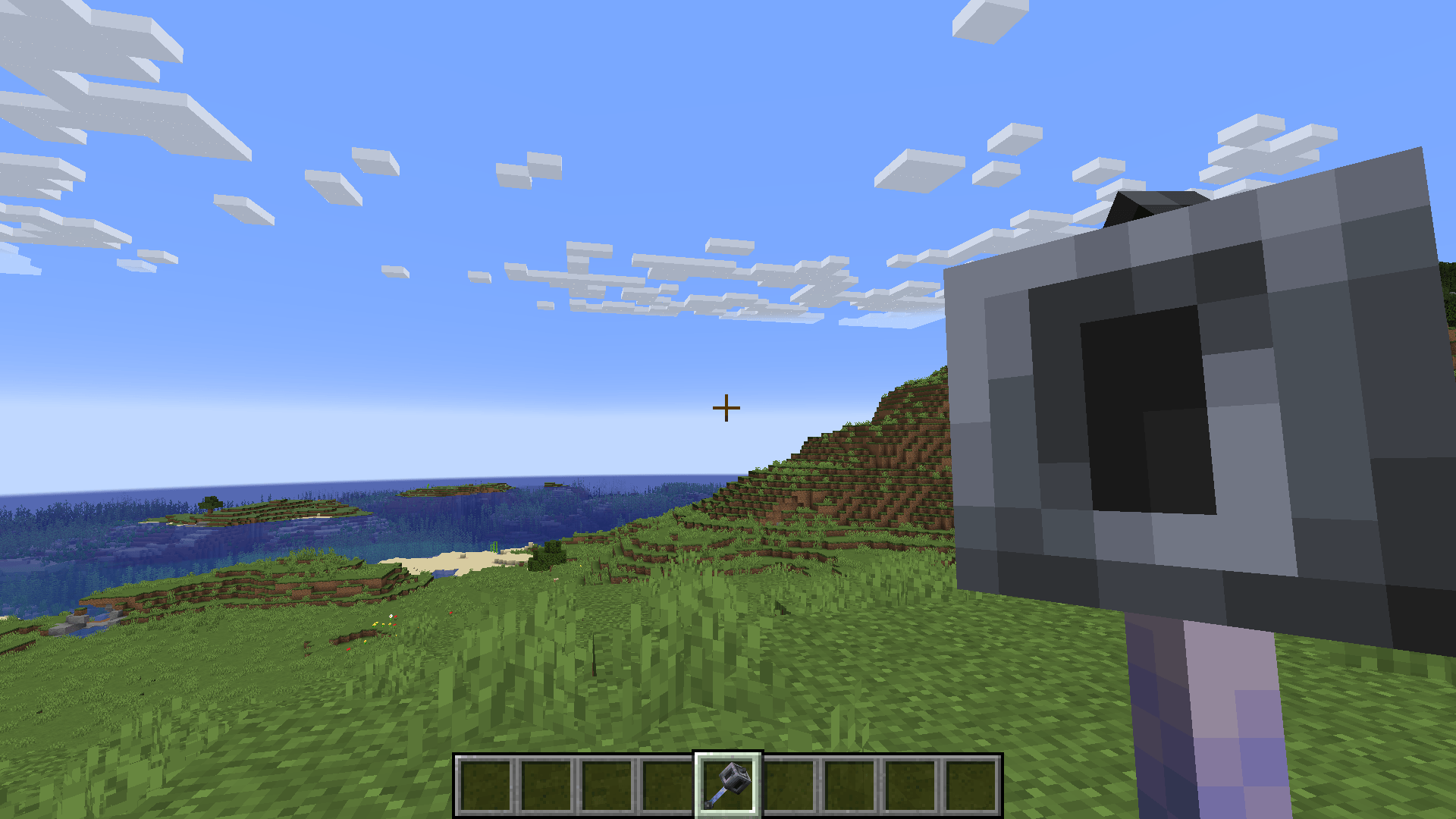Click the third hotbar slot
This screenshot has height=819, width=1456.
coord(607,785)
